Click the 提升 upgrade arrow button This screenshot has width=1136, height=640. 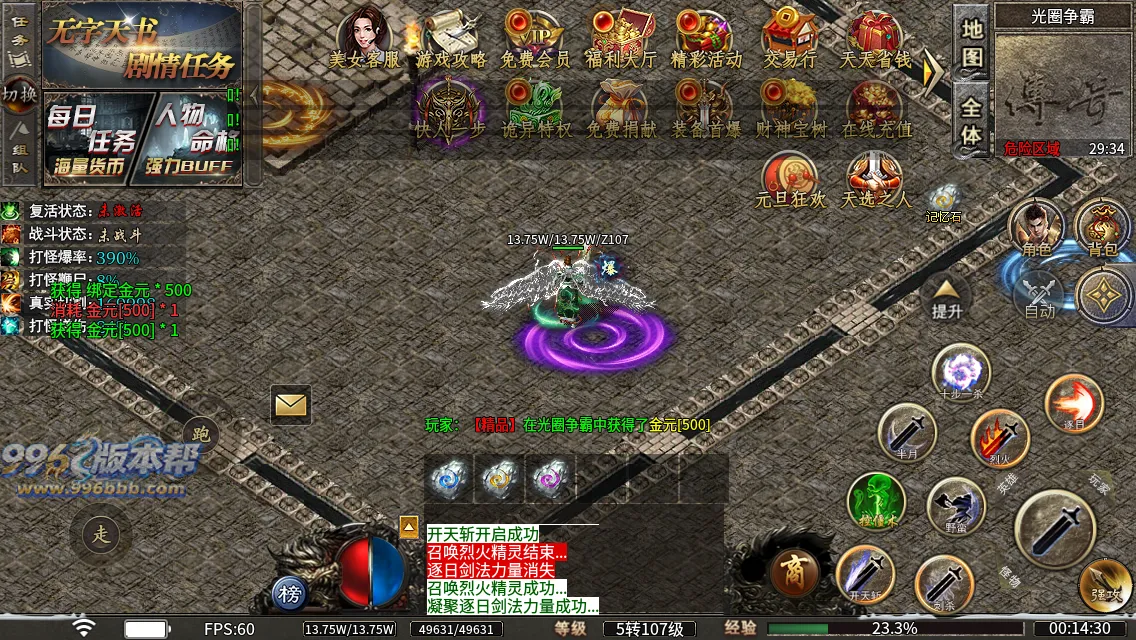click(946, 295)
